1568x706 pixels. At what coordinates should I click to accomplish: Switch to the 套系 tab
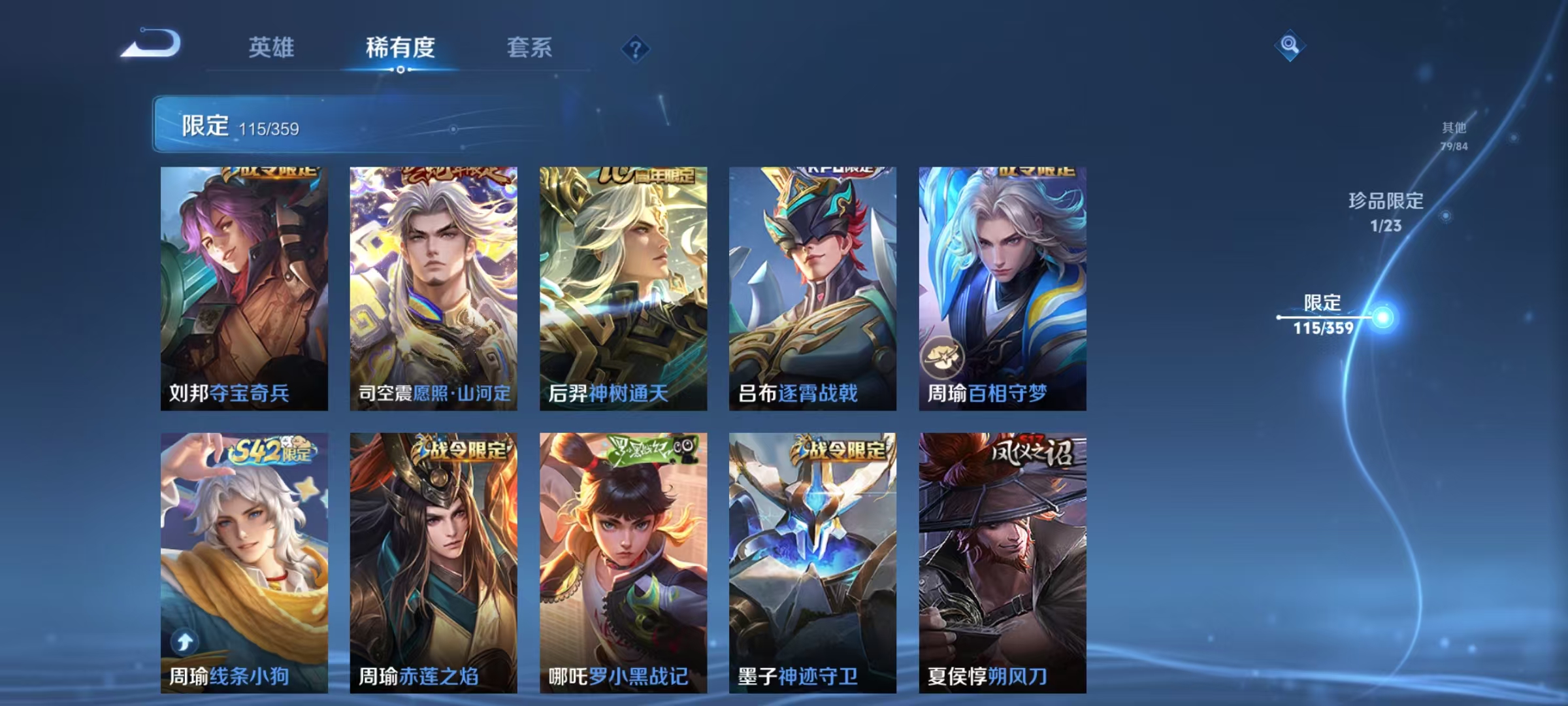[x=529, y=46]
